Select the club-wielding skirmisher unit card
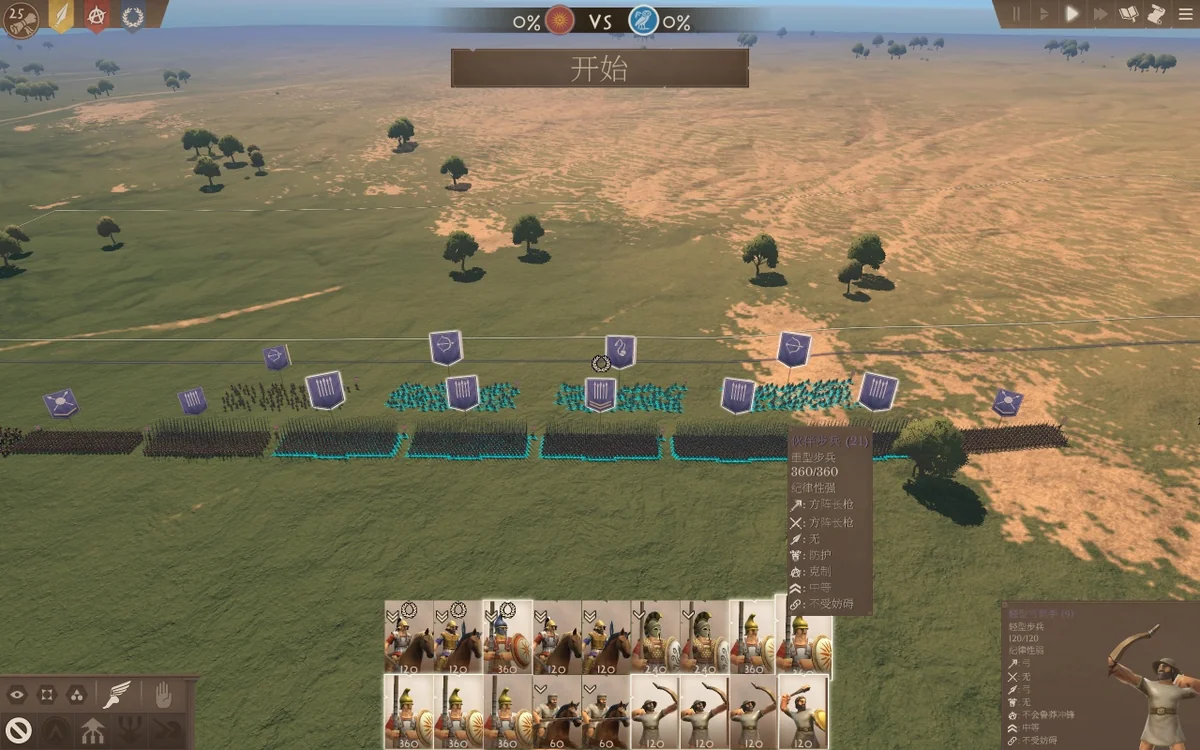Image resolution: width=1200 pixels, height=750 pixels. [803, 712]
